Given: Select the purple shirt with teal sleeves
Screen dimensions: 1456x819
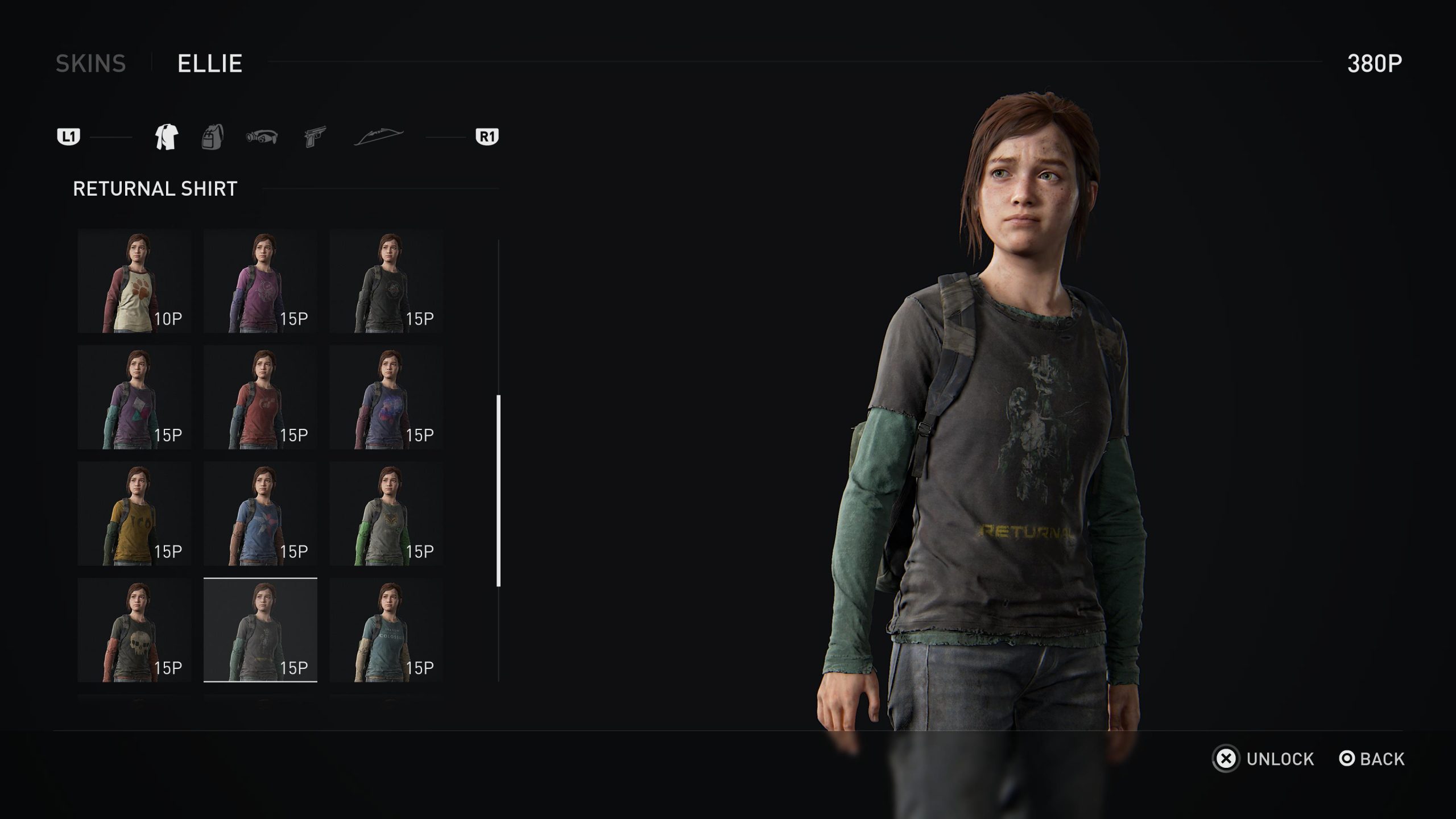Looking at the screenshot, I should pyautogui.click(x=135, y=398).
